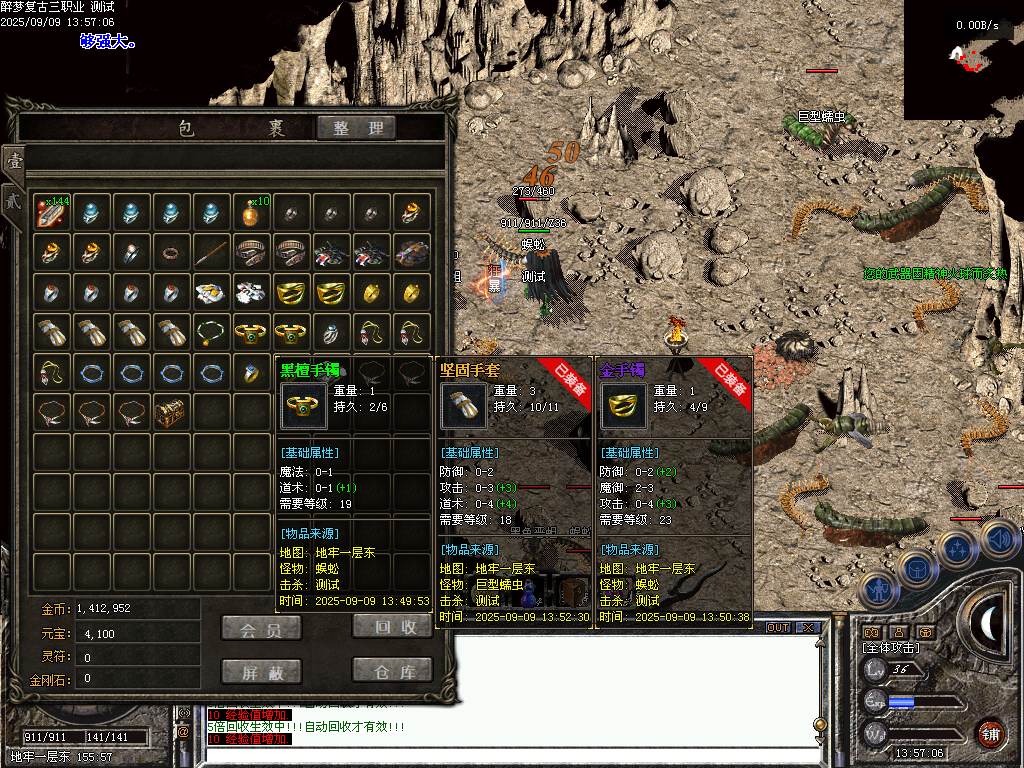Select the green bead necklace slot
1024x768 pixels.
pos(212,331)
